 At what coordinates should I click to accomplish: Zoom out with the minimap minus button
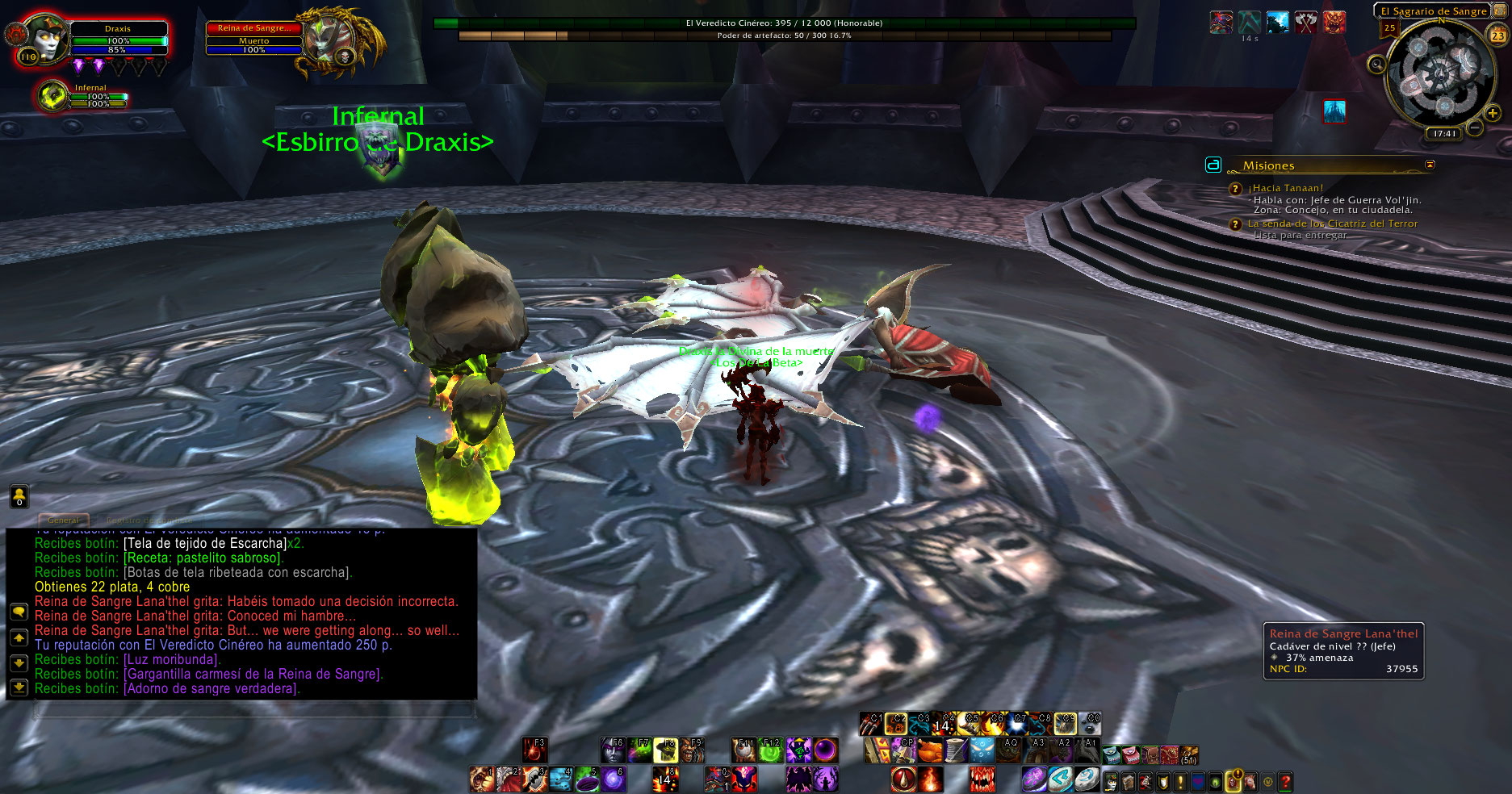tap(1475, 127)
